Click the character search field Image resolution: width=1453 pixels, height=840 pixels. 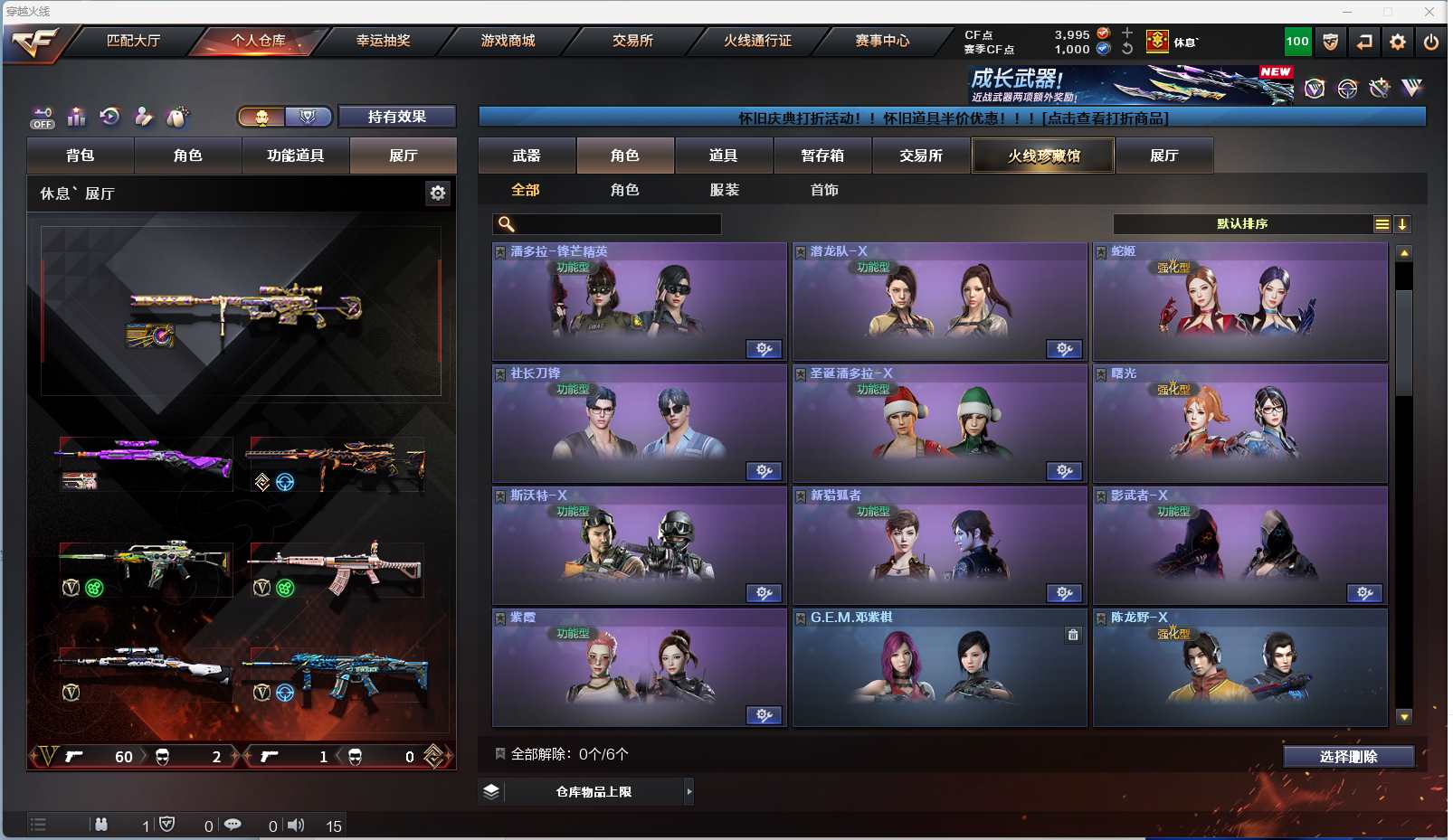[617, 224]
